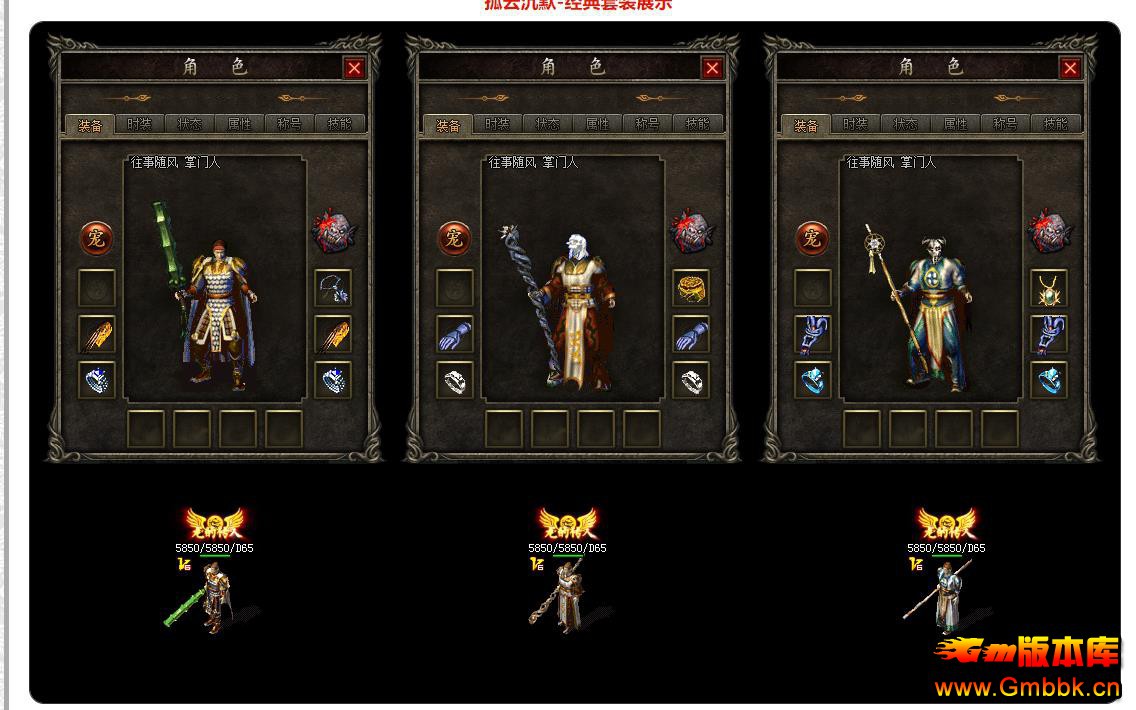Click the 宠 pet button beside the warrior
Viewport: 1136px width, 710px height.
[x=97, y=238]
